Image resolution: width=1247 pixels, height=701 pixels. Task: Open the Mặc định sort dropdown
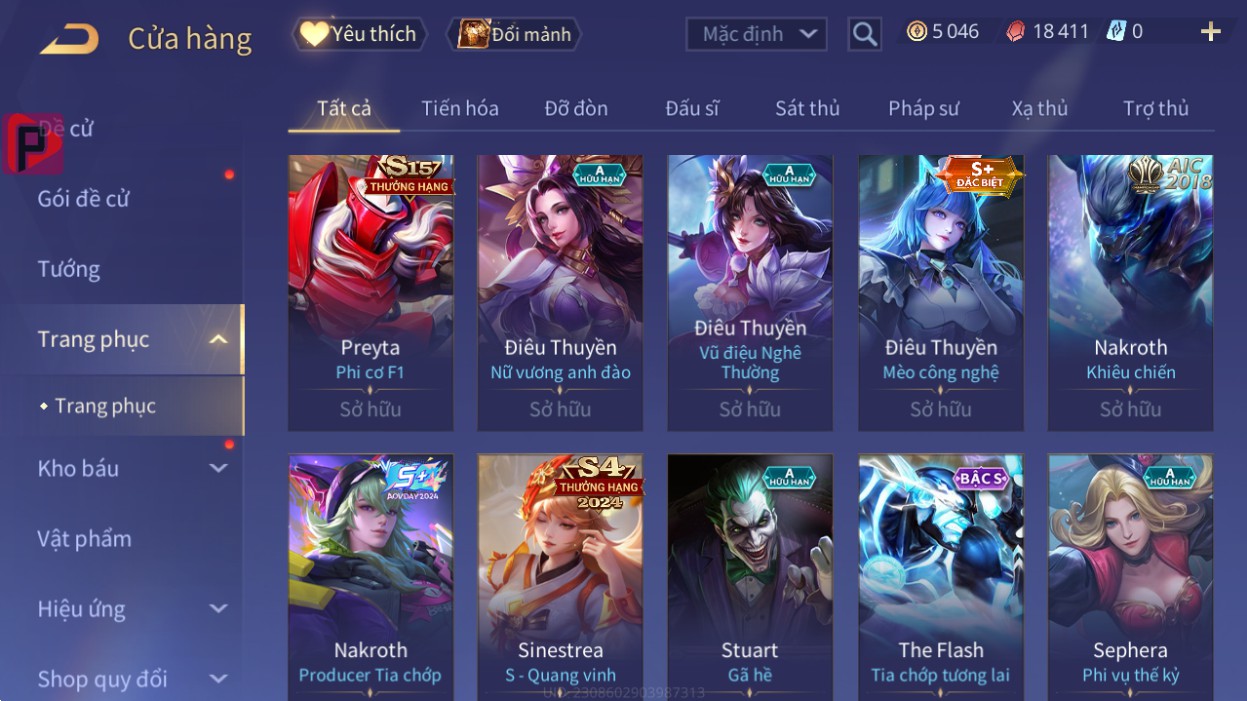[x=757, y=34]
